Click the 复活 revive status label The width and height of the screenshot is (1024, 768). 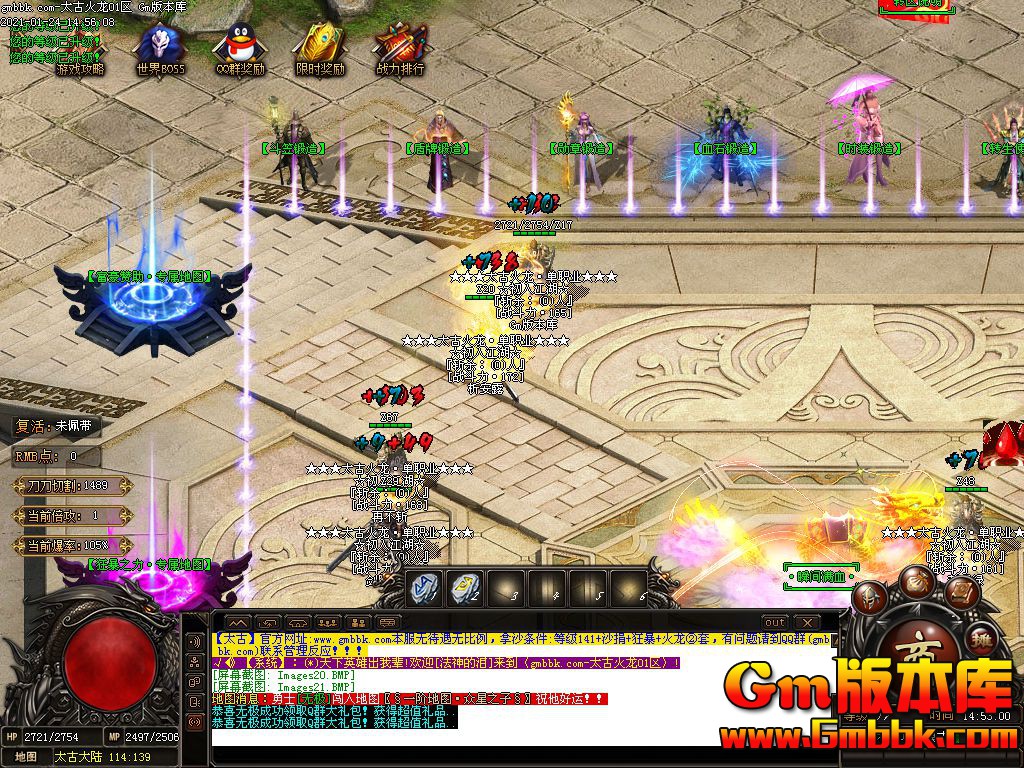57,425
